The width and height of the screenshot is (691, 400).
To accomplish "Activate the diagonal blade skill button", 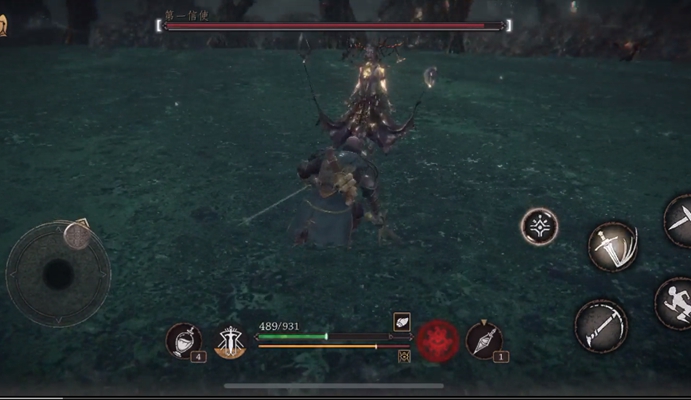I will [680, 221].
